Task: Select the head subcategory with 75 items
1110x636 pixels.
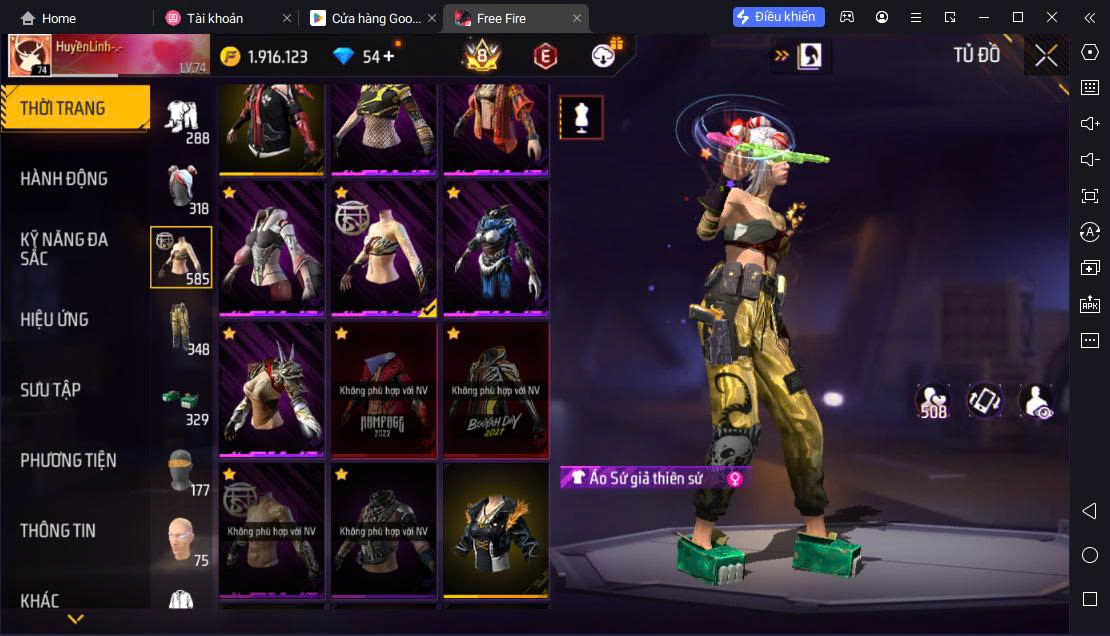Action: tap(181, 541)
